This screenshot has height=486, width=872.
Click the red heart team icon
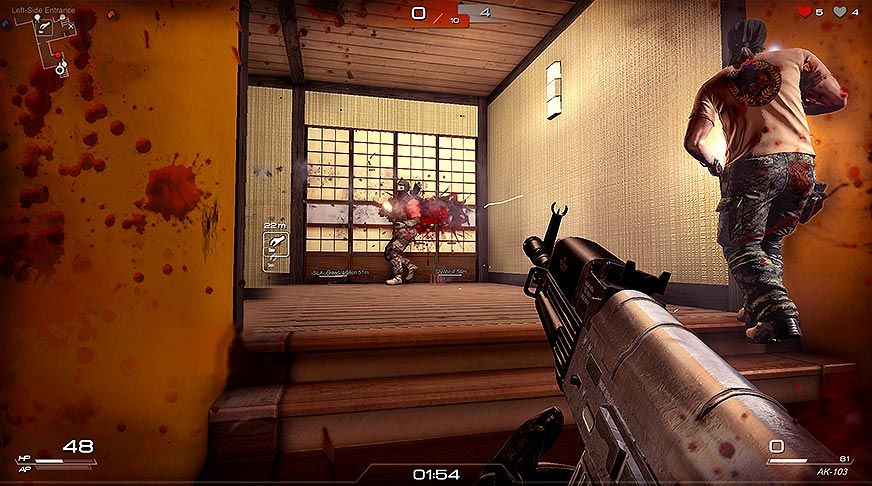click(803, 12)
